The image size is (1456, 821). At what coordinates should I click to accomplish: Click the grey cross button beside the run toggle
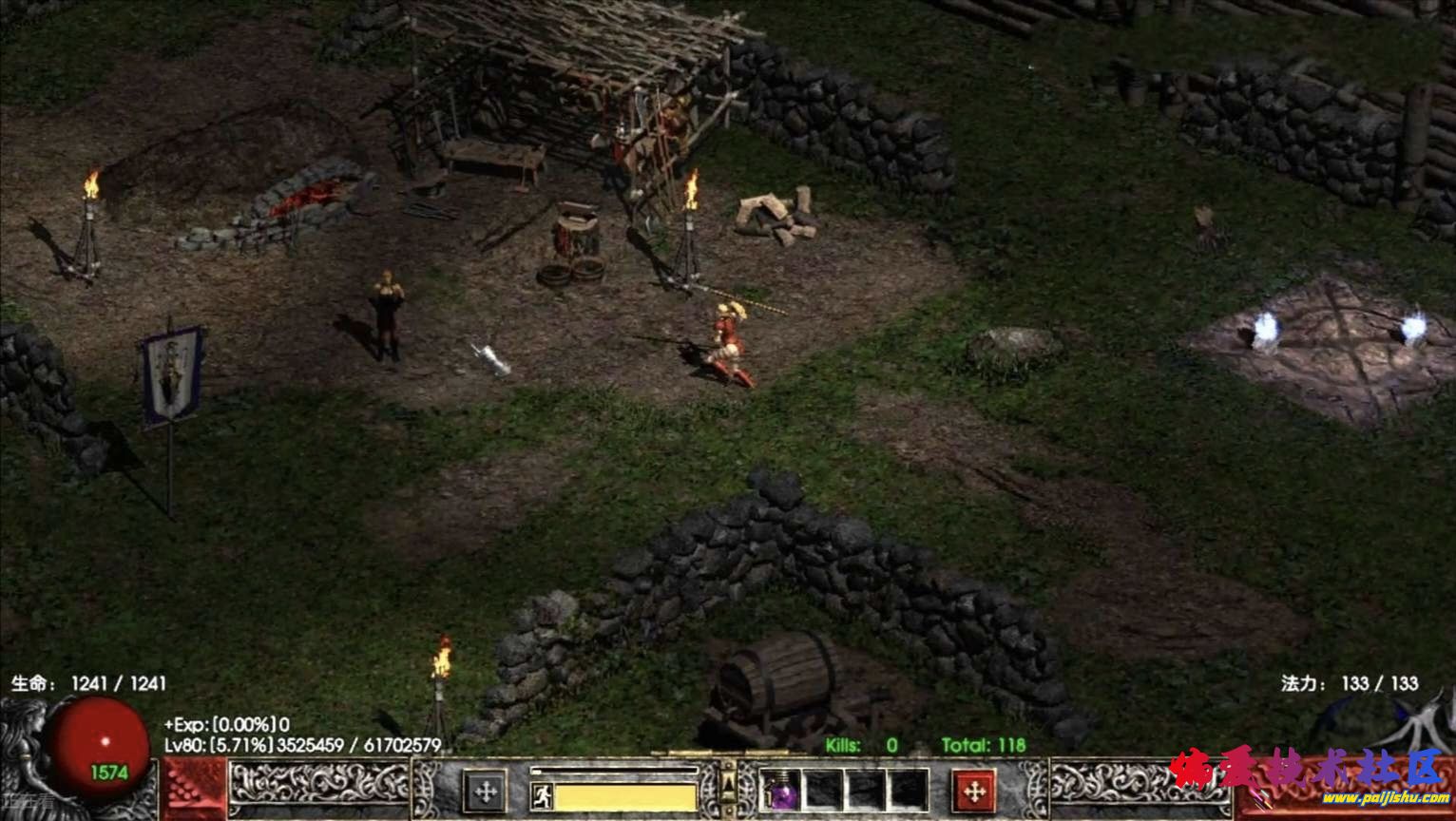point(484,791)
